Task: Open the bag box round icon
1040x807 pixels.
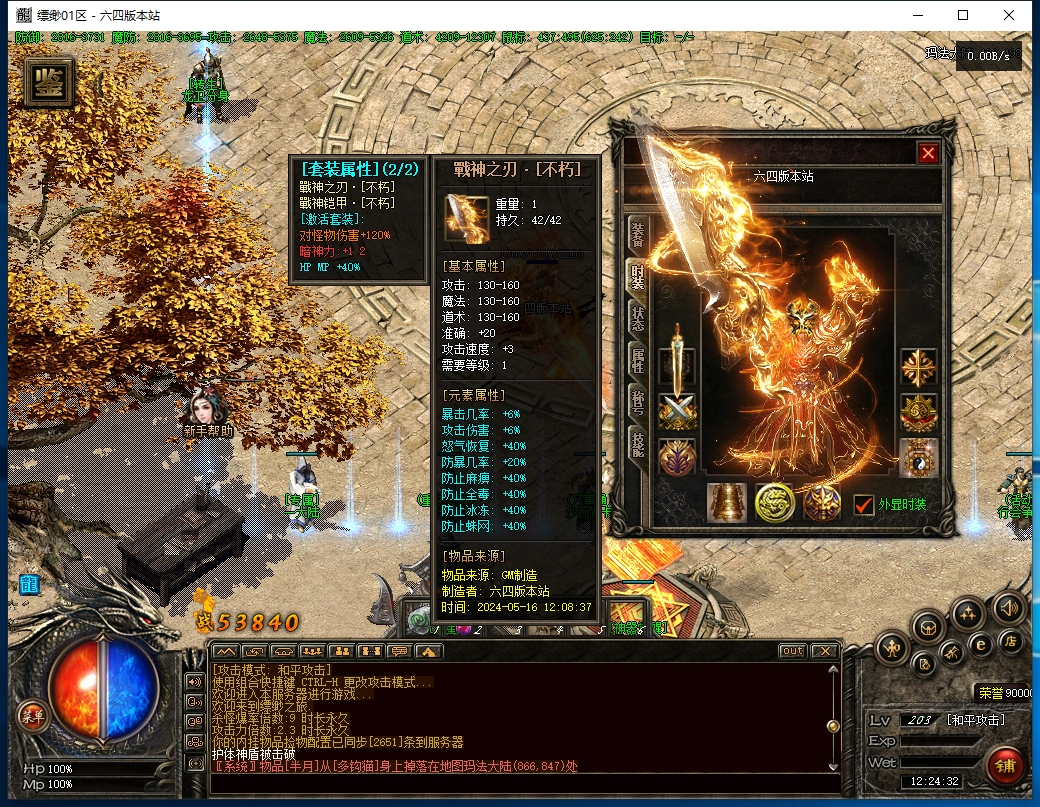Action: point(929,628)
